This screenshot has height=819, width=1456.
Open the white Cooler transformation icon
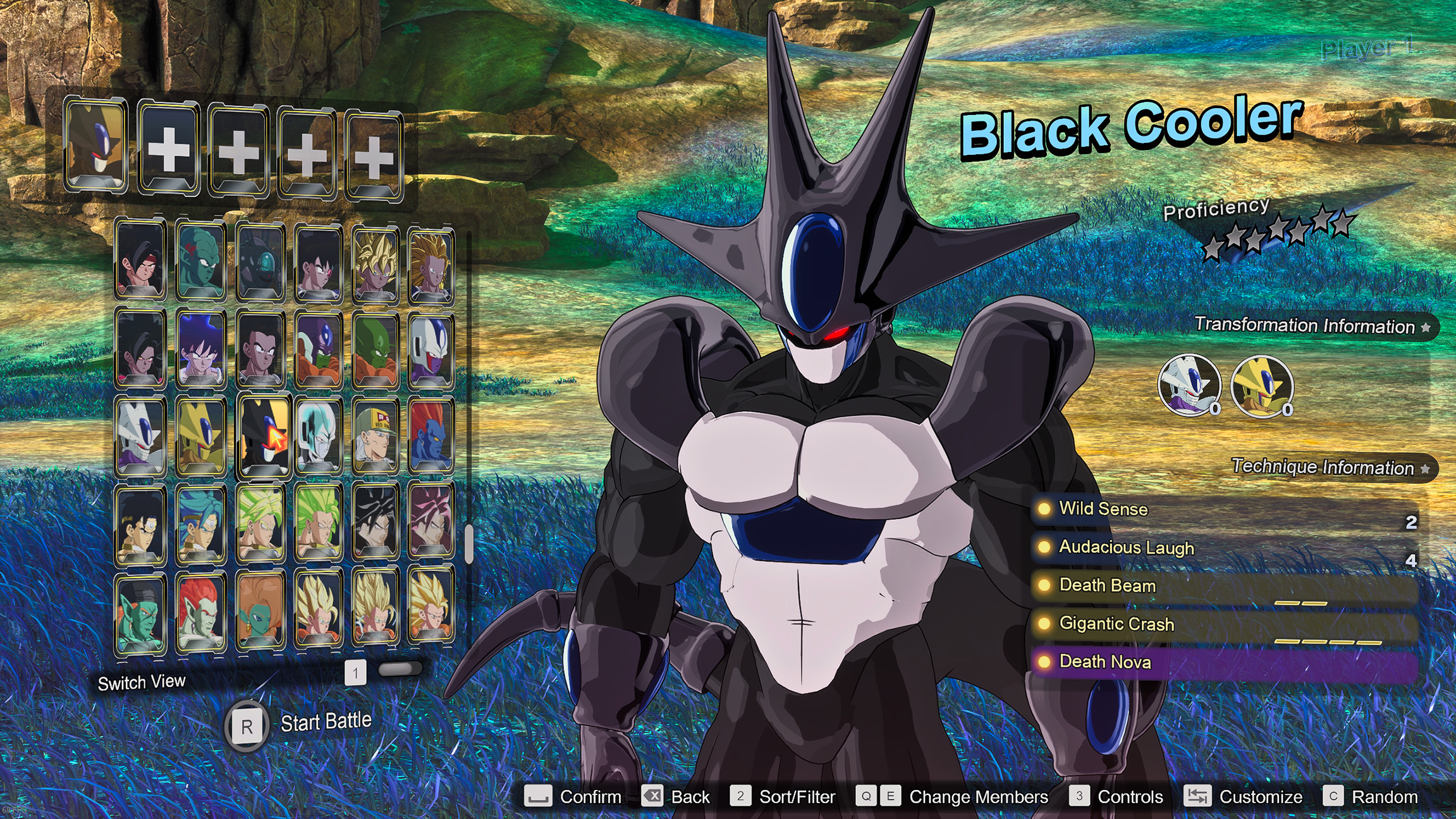point(1189,385)
